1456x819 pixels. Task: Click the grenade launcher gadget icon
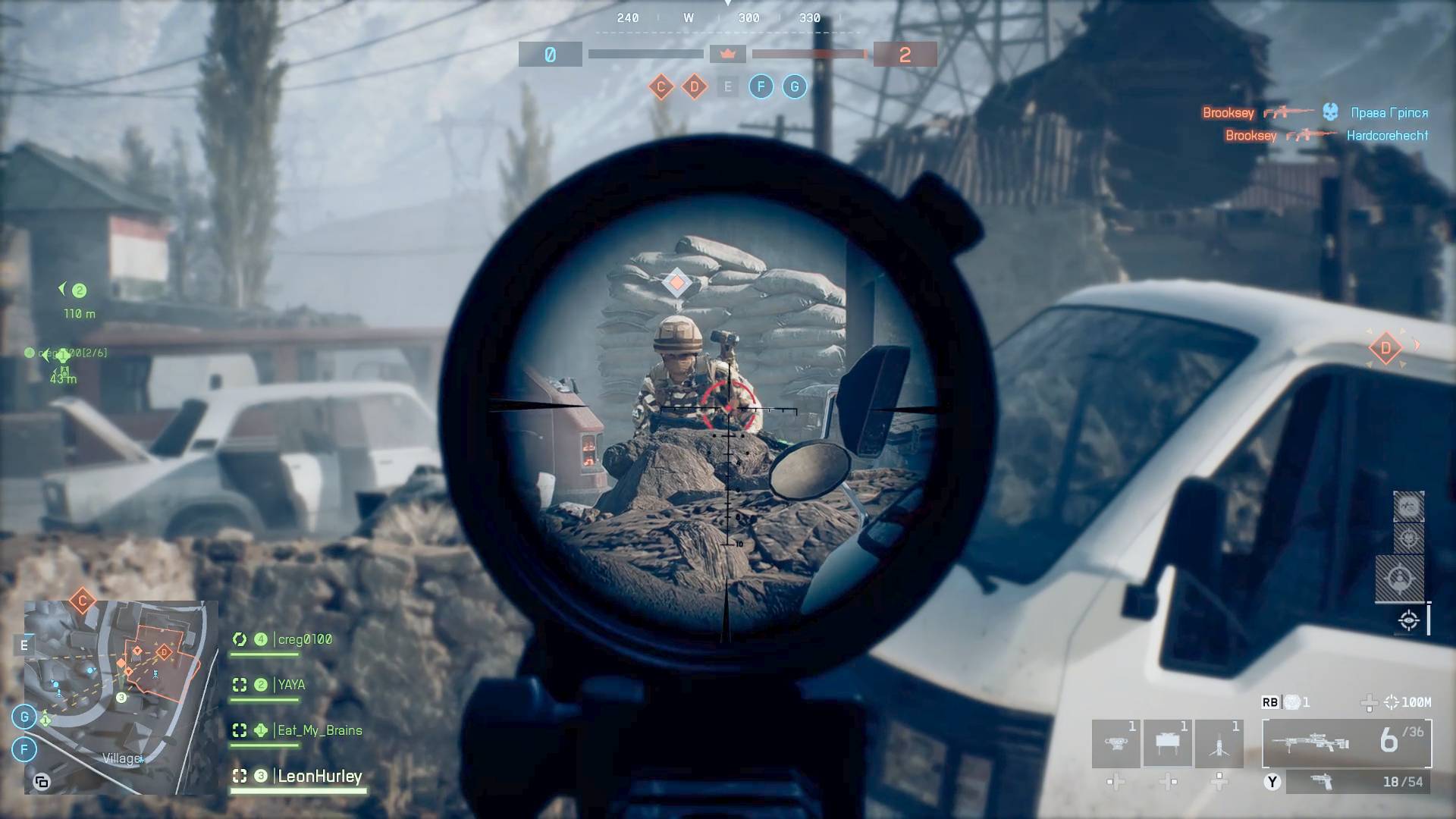[1116, 743]
